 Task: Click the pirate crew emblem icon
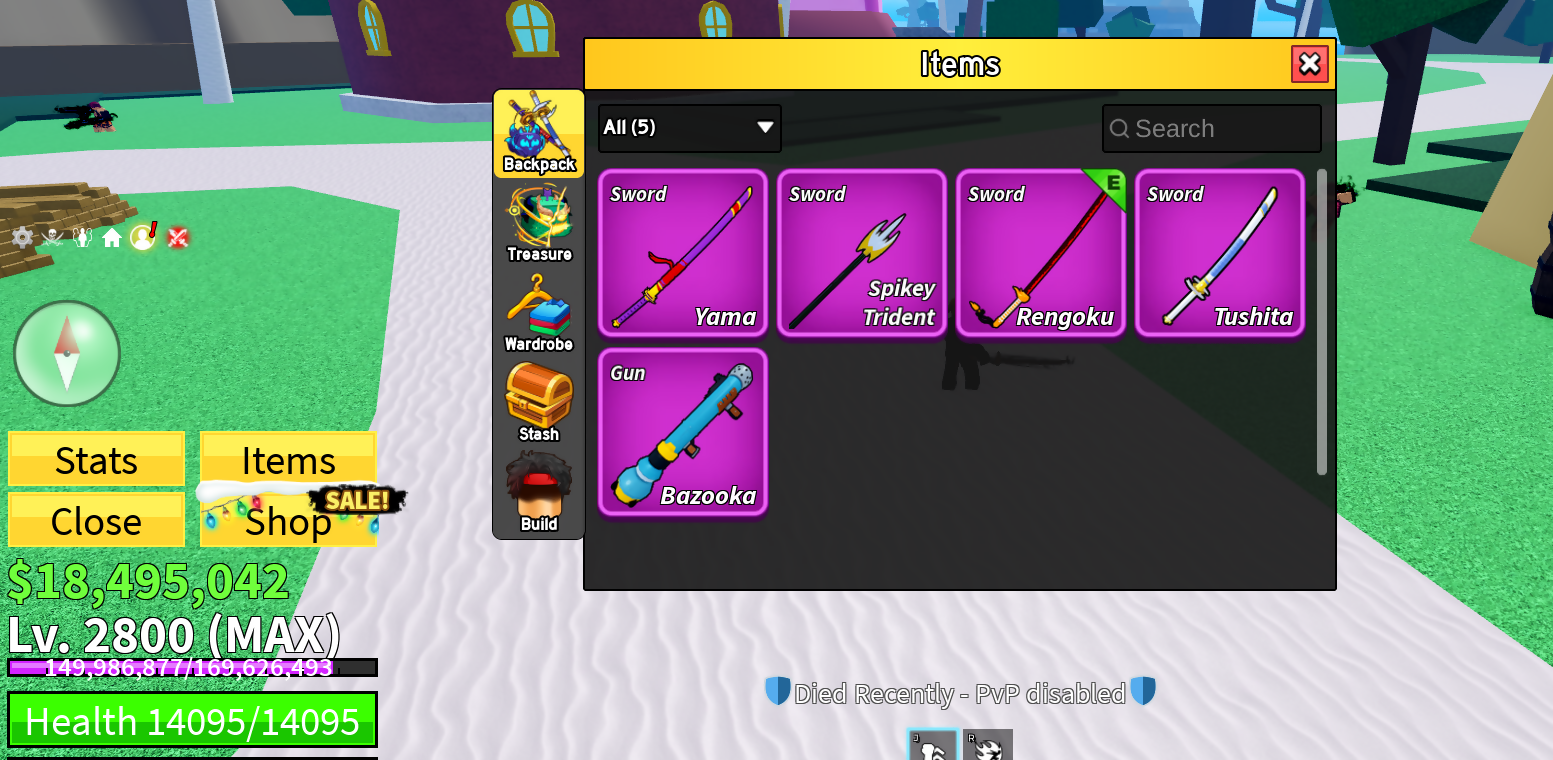[x=52, y=237]
